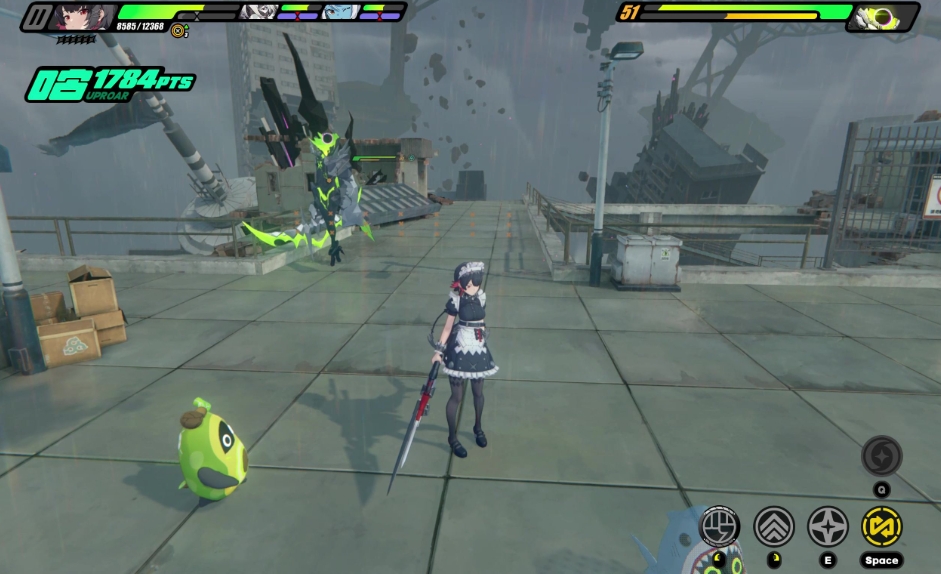This screenshot has width=941, height=574.
Task: Switch to the blue-haired agent portrait
Action: coord(340,12)
